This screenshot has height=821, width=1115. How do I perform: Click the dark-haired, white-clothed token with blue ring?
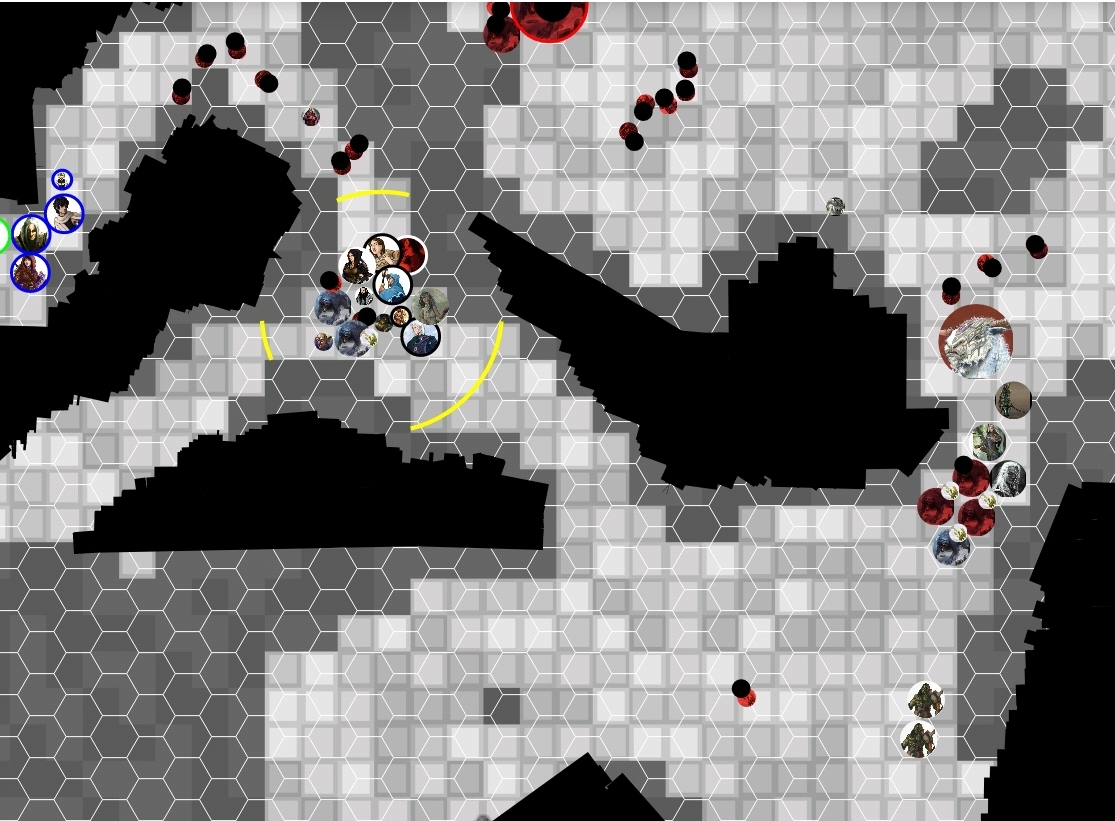64,213
